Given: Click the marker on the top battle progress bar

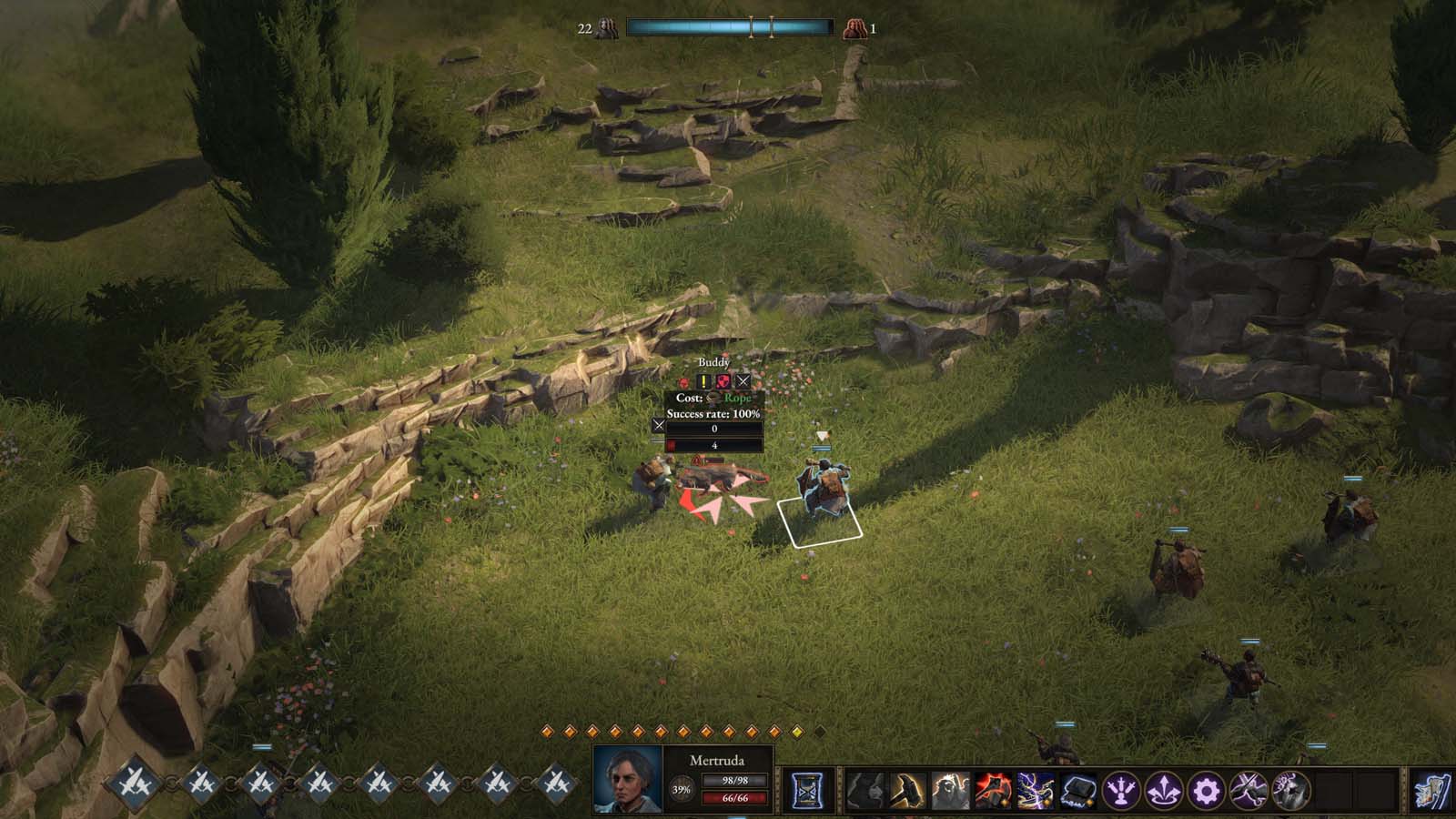Looking at the screenshot, I should (753, 25).
